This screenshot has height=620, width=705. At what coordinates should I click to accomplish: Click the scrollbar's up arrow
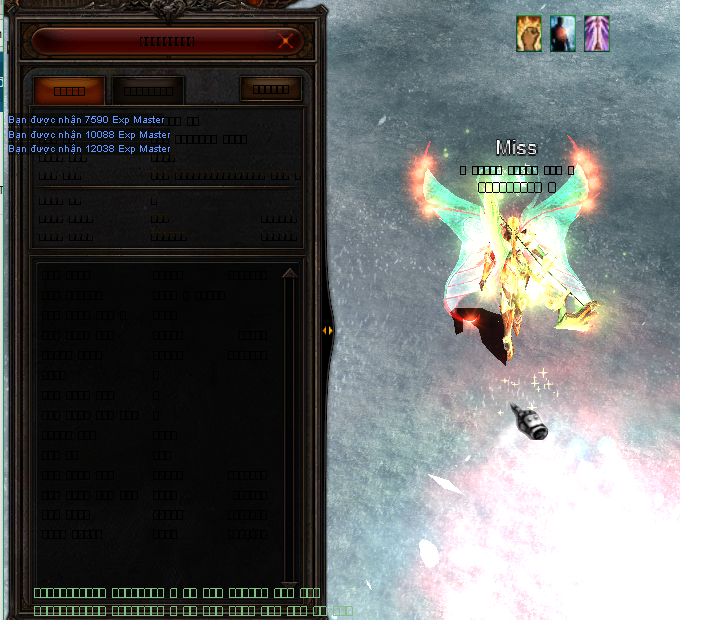tap(290, 274)
